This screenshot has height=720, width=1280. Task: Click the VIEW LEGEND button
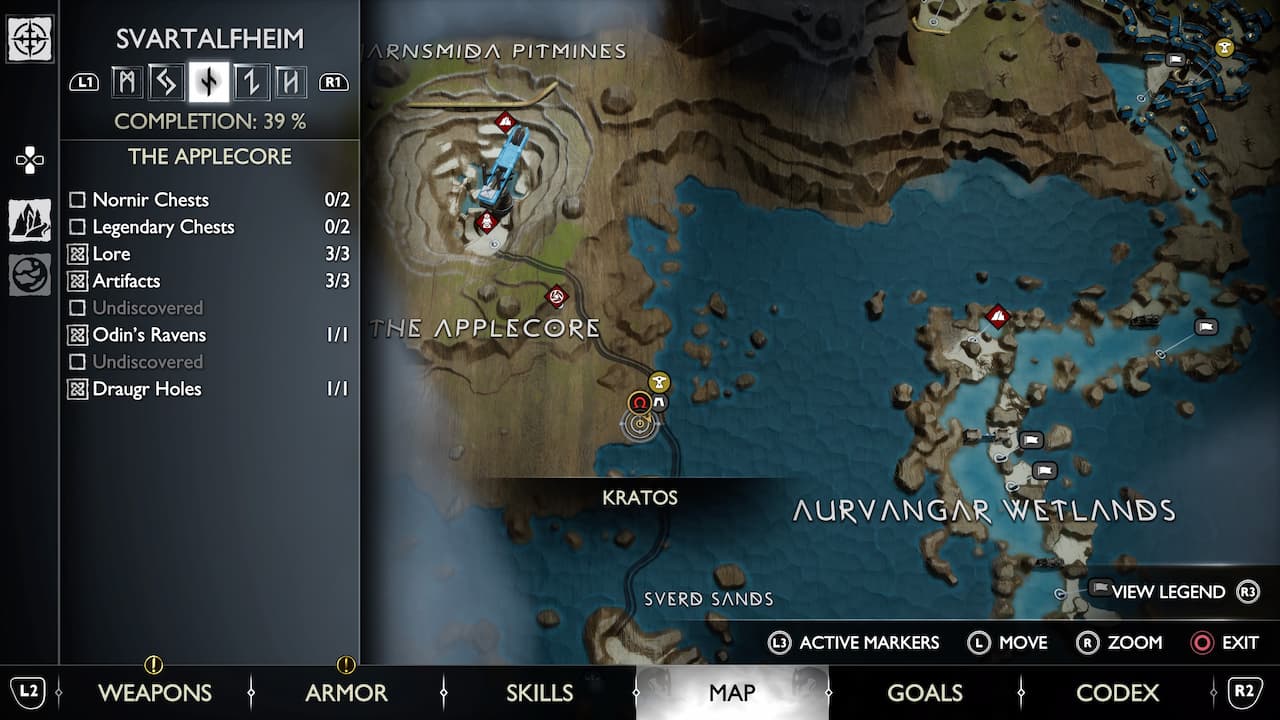1168,591
